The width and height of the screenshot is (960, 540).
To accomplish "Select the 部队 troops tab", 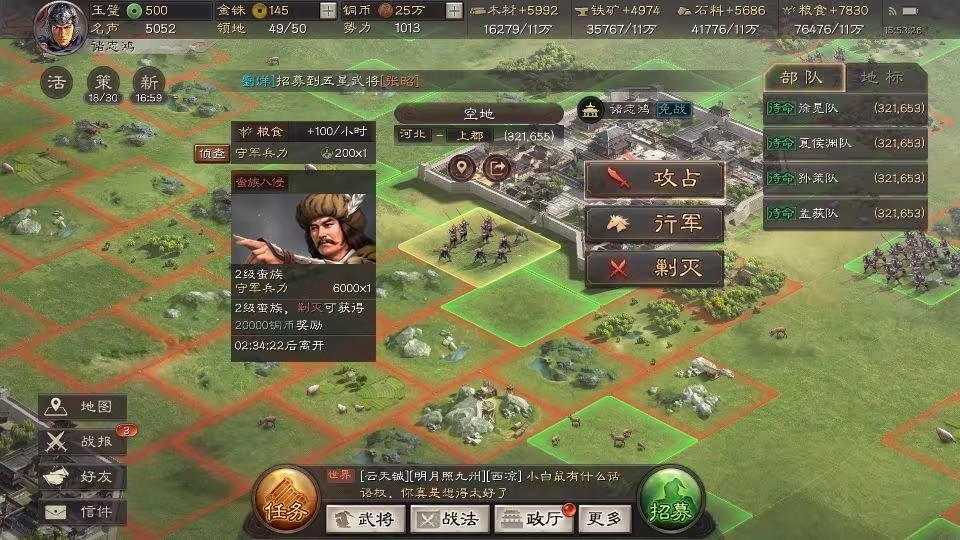I will [x=803, y=78].
